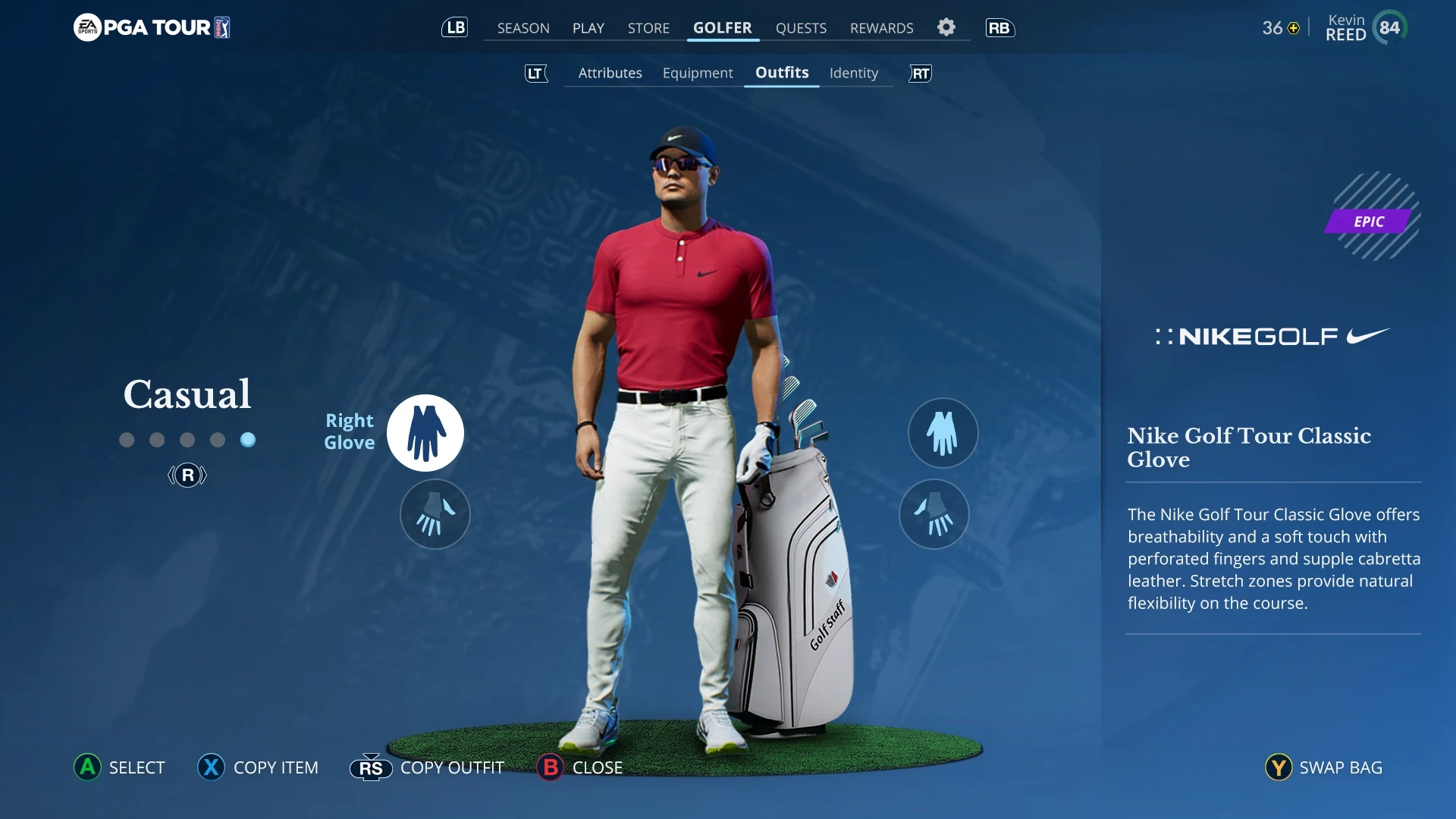Select the full glove slot right of golfer

point(943,433)
